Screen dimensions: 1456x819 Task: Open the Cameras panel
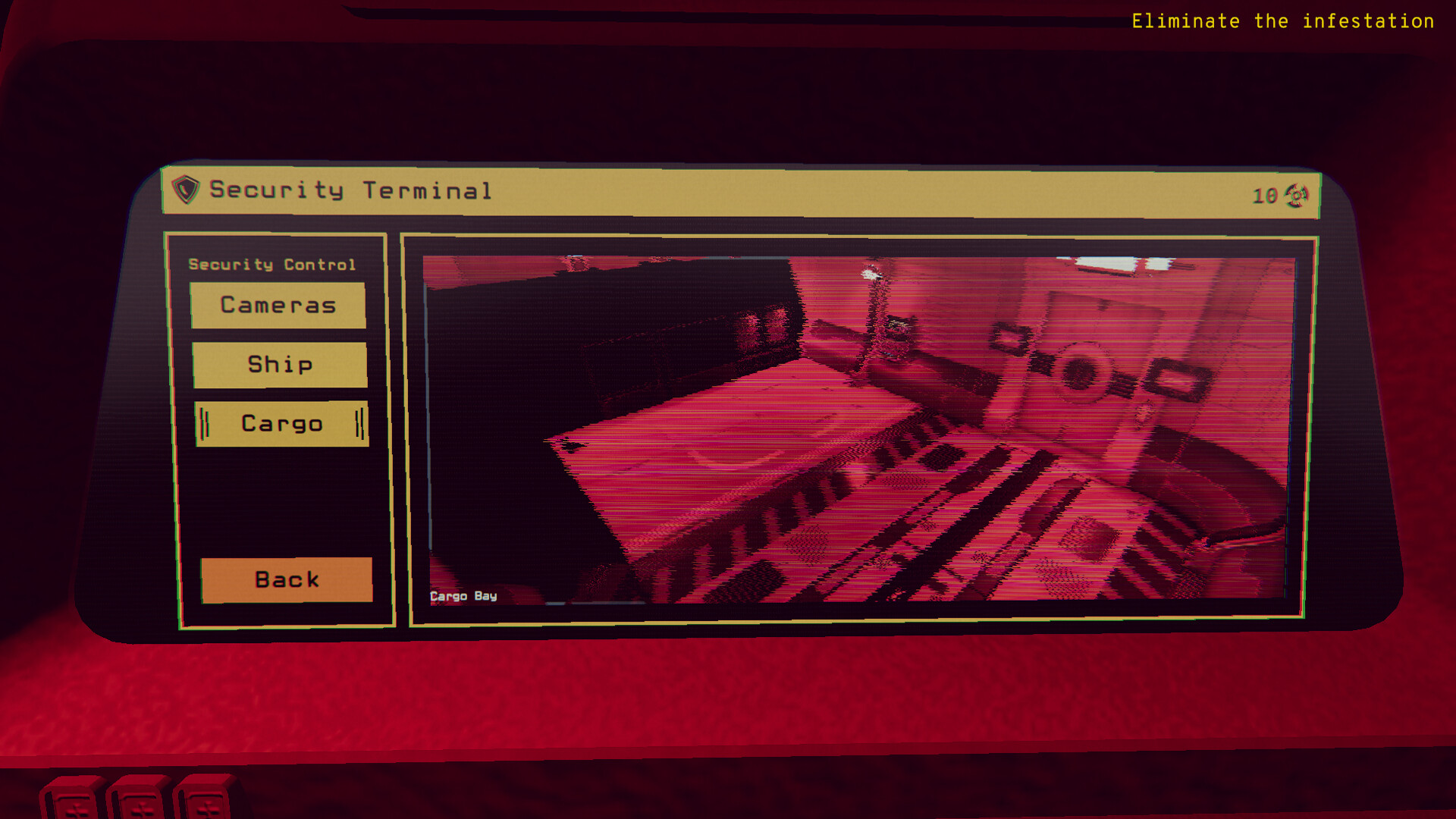pos(278,306)
